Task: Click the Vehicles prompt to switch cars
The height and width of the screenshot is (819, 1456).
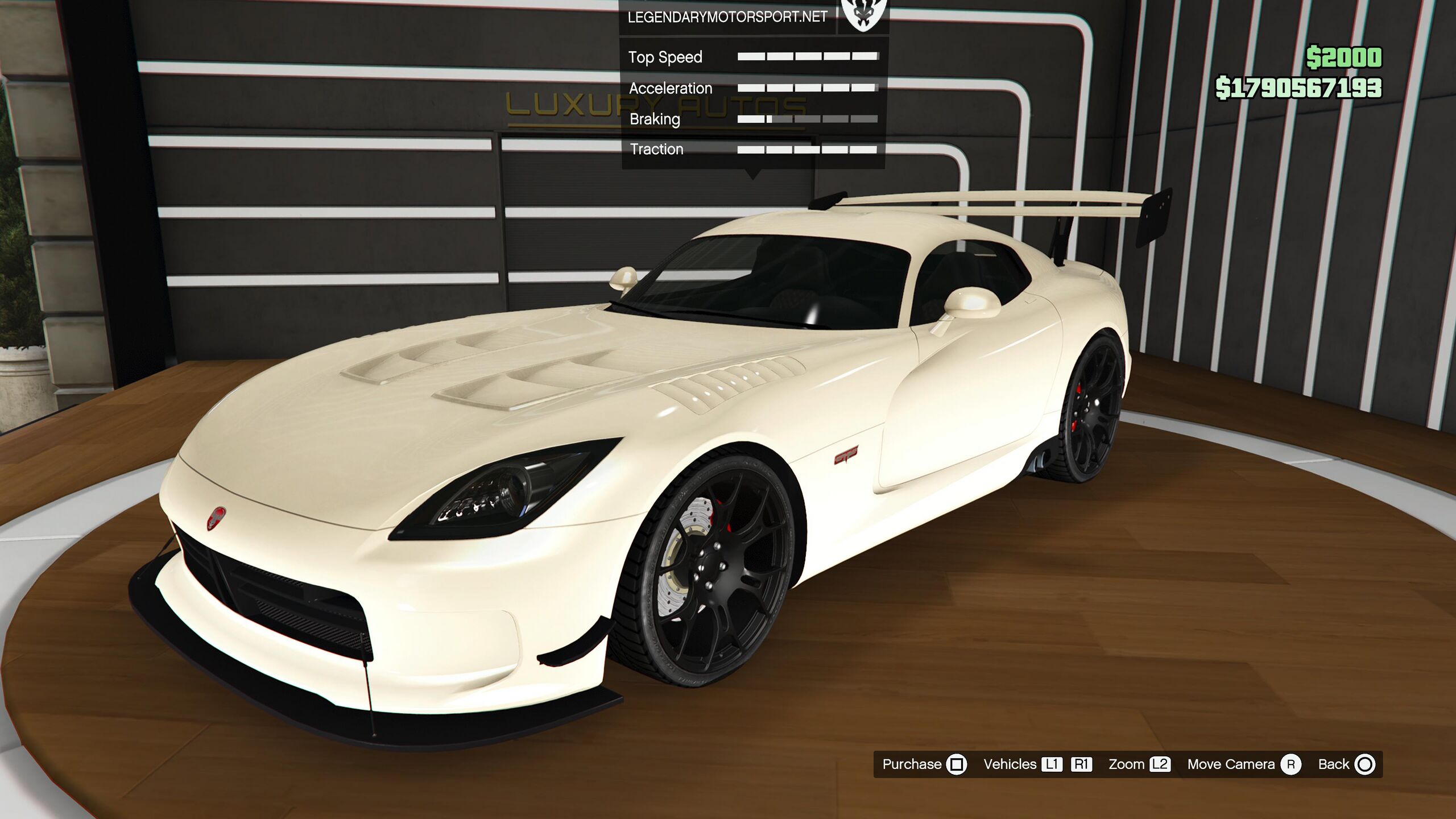Action: click(x=1036, y=764)
